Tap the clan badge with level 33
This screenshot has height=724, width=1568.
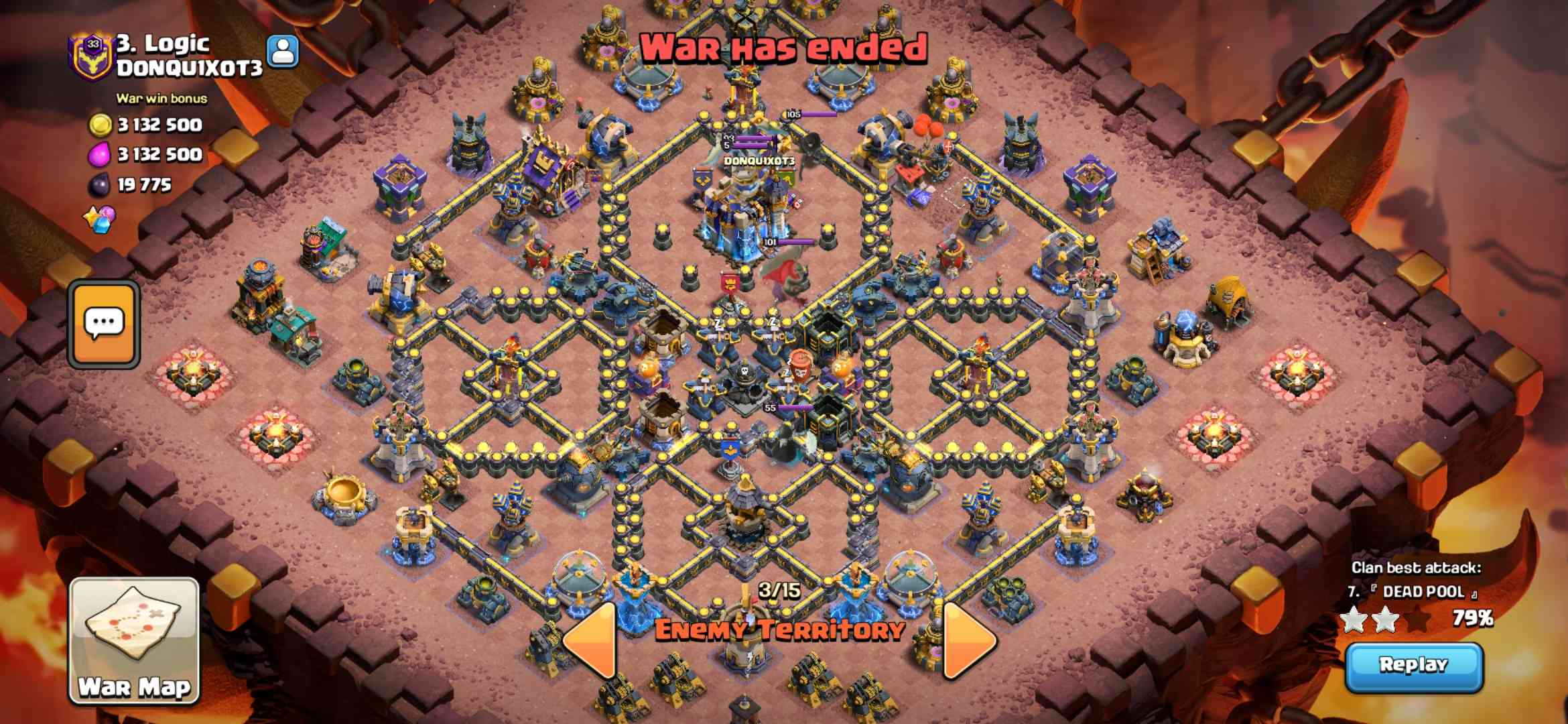[92, 56]
